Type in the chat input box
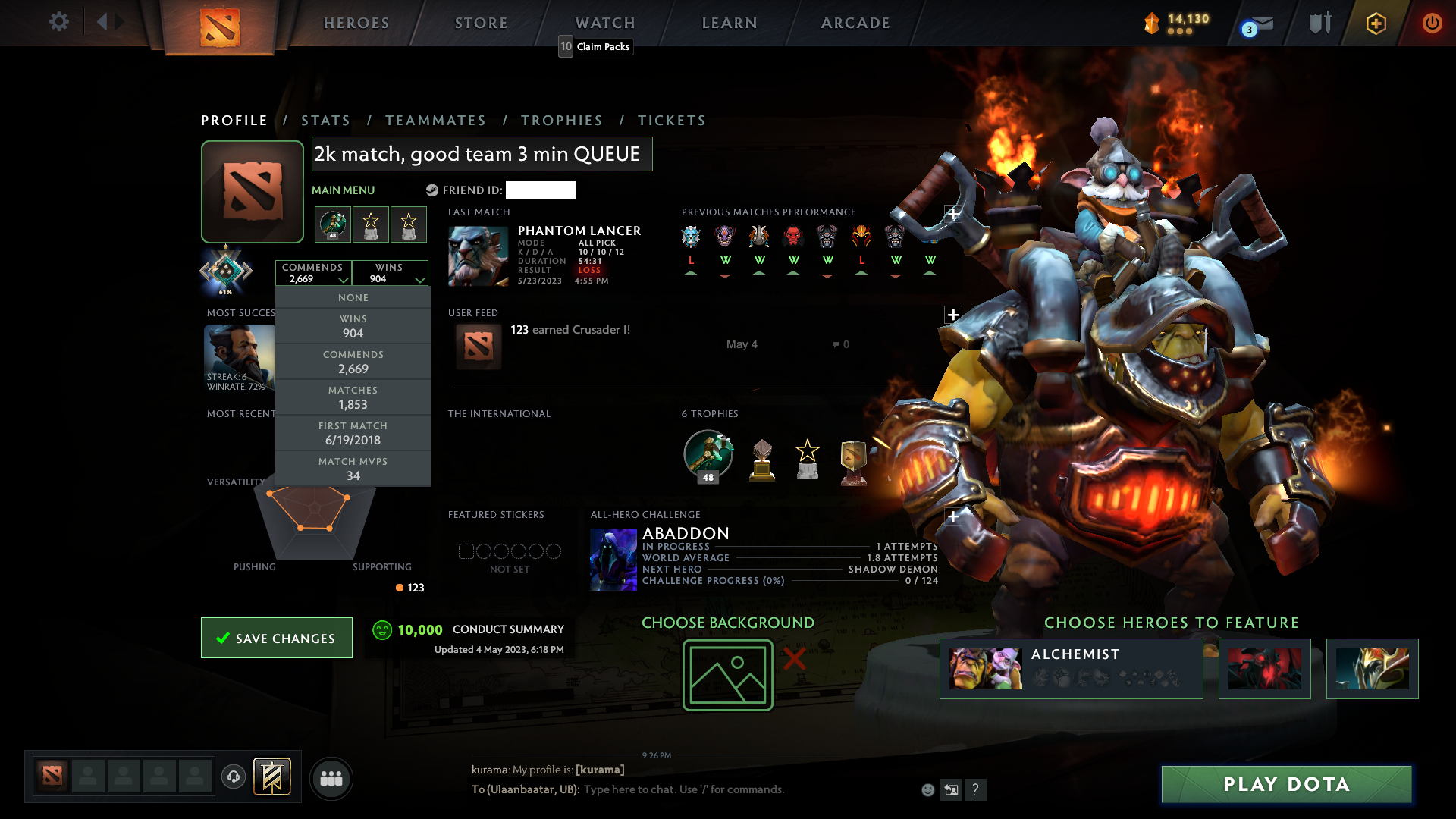 (x=743, y=789)
